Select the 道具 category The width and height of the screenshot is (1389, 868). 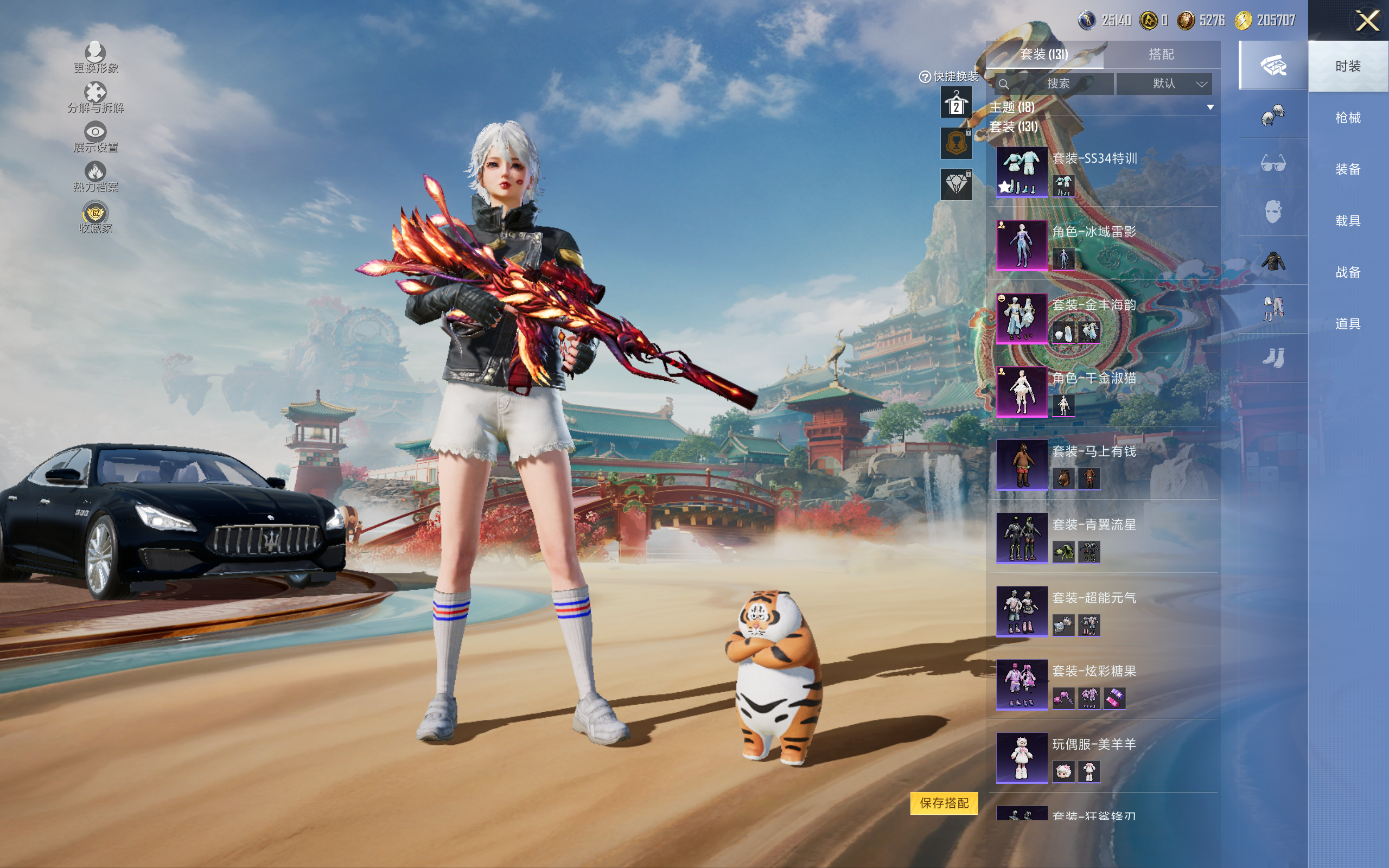click(1347, 324)
